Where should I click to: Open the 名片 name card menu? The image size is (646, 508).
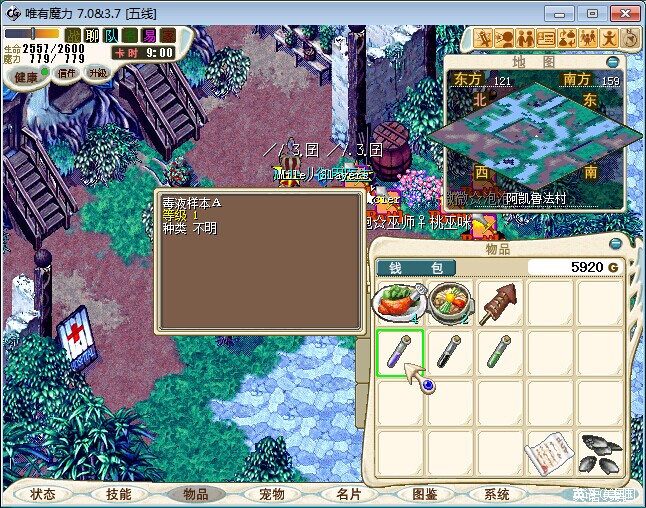tap(348, 494)
